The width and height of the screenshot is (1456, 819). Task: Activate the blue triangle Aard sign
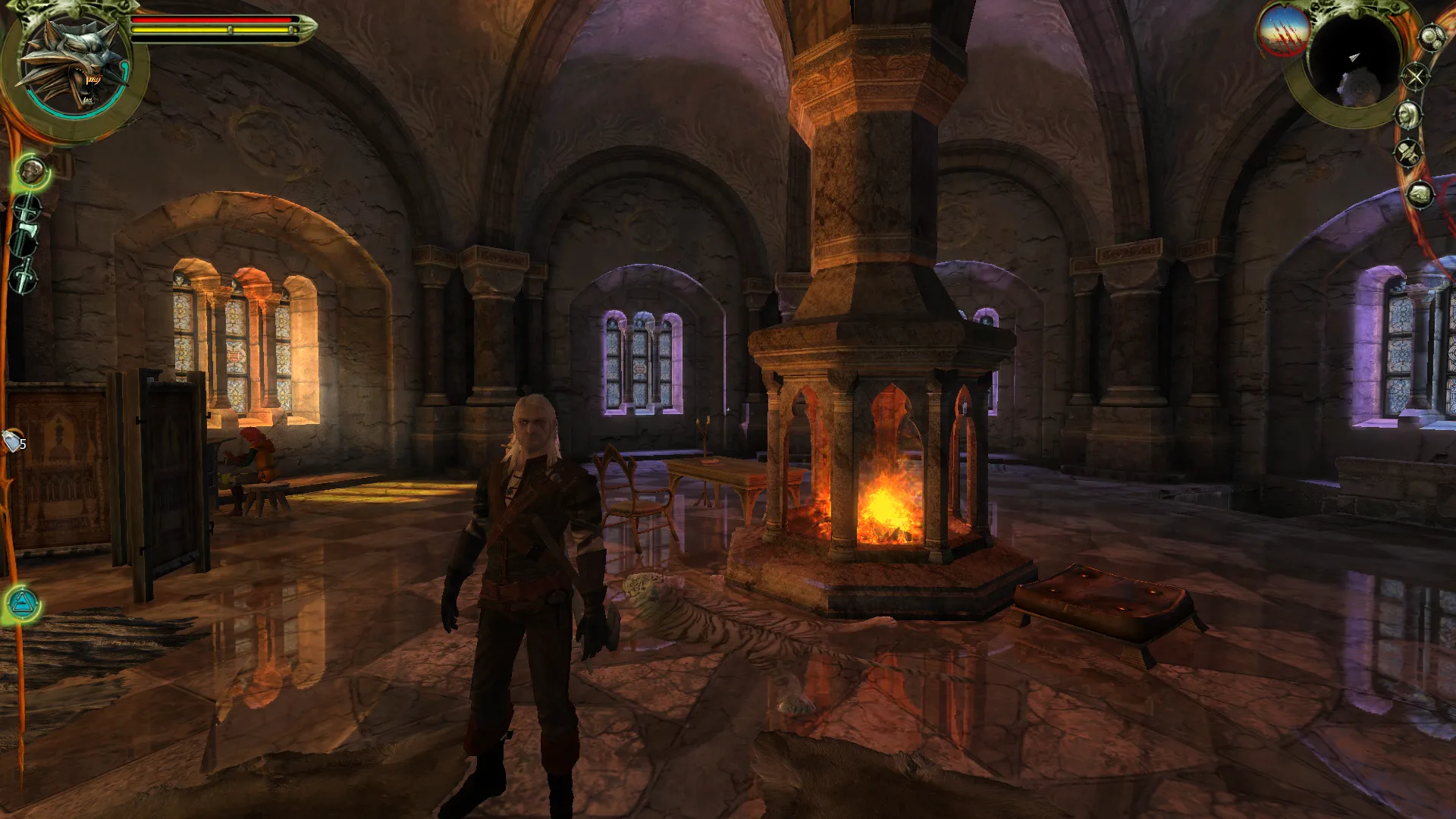23,604
